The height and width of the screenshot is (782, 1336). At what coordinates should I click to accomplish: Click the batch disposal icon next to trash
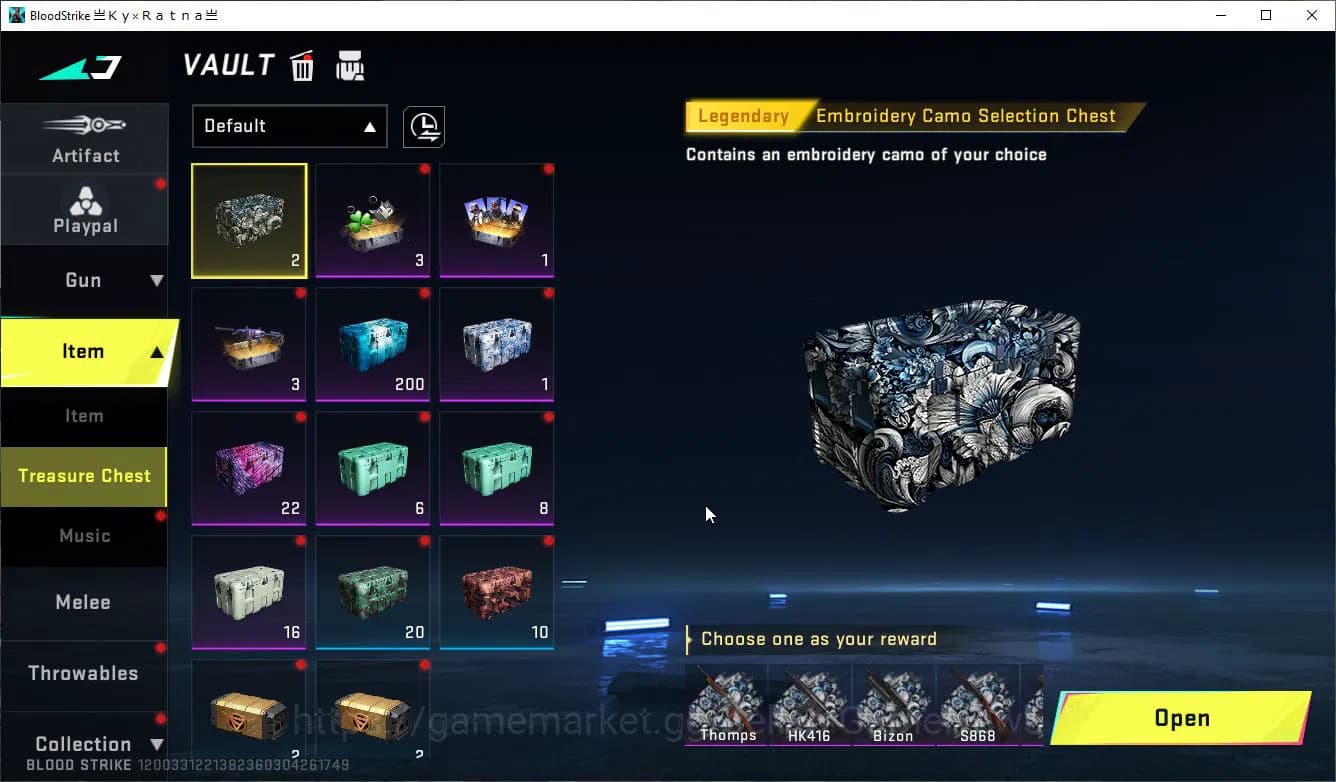click(x=349, y=65)
